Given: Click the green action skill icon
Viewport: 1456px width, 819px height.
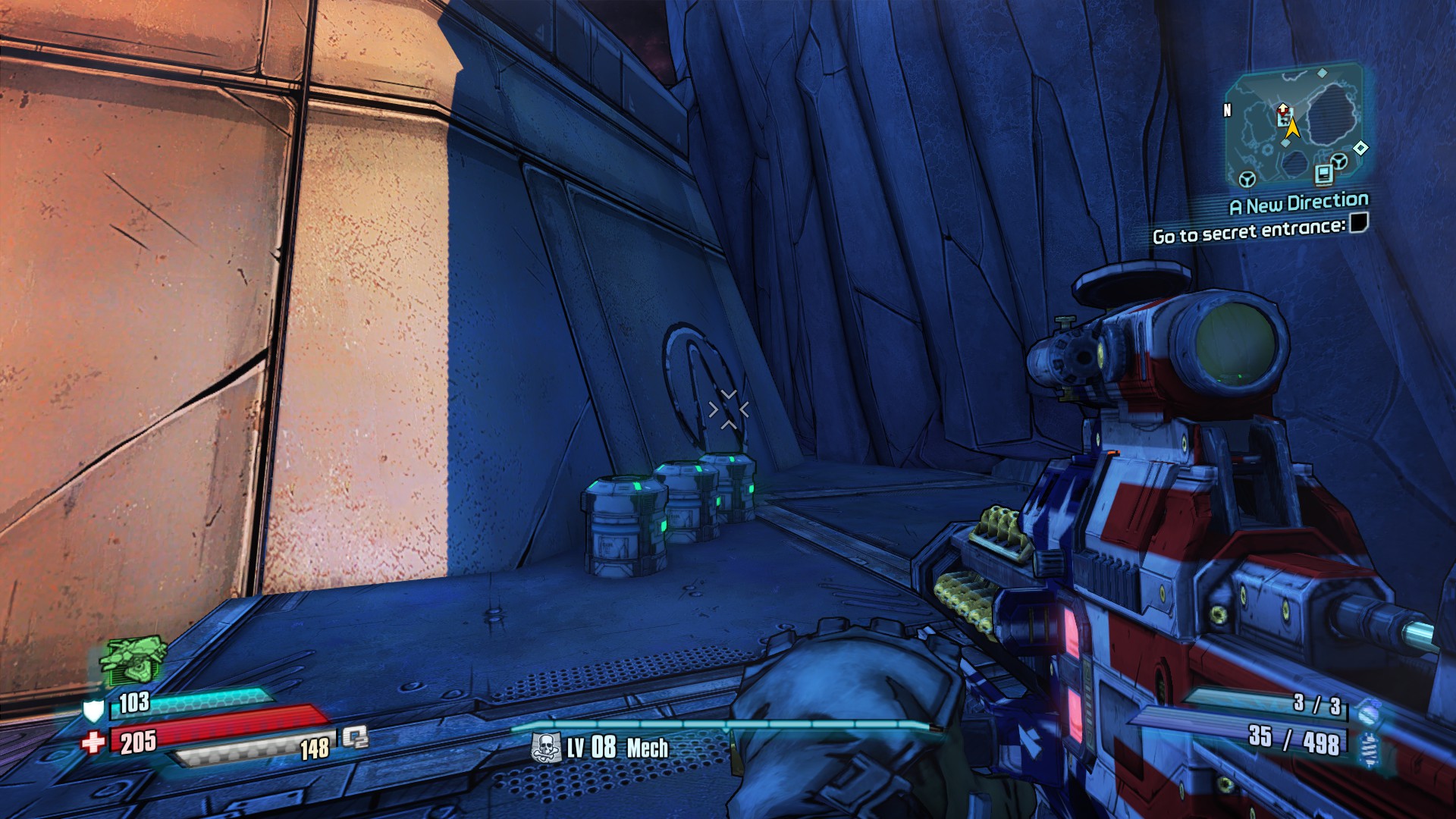Looking at the screenshot, I should [x=133, y=660].
